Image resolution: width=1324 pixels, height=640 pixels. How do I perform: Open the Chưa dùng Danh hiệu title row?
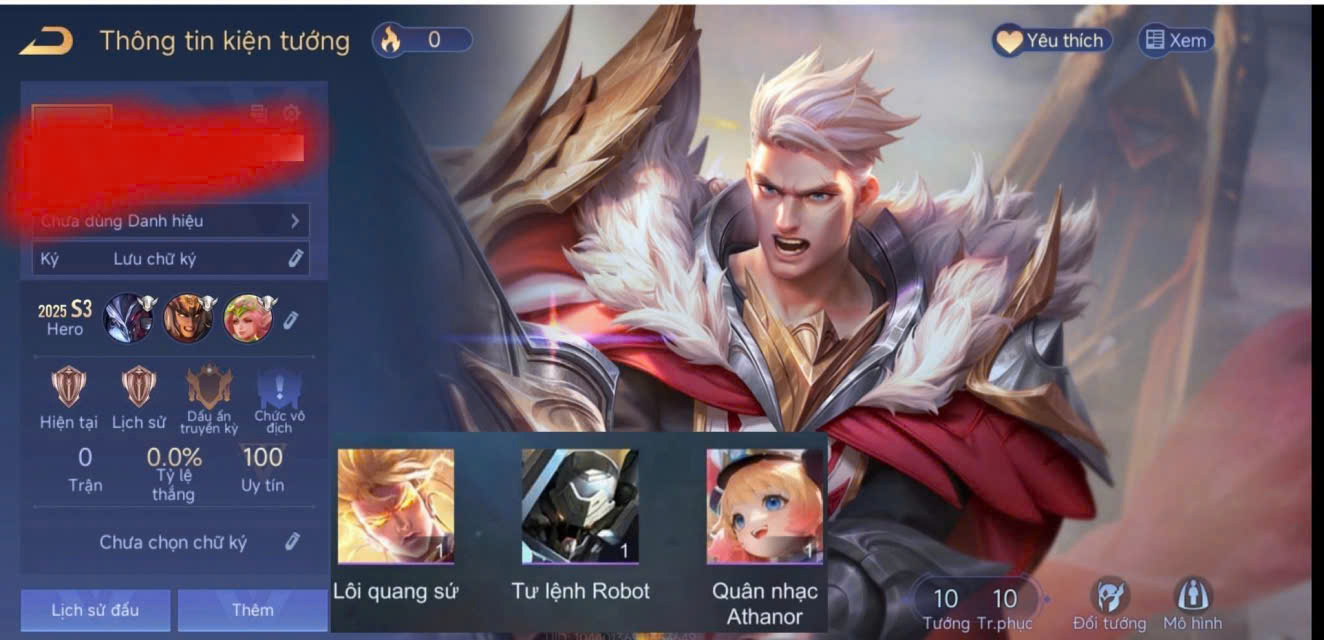[171, 221]
